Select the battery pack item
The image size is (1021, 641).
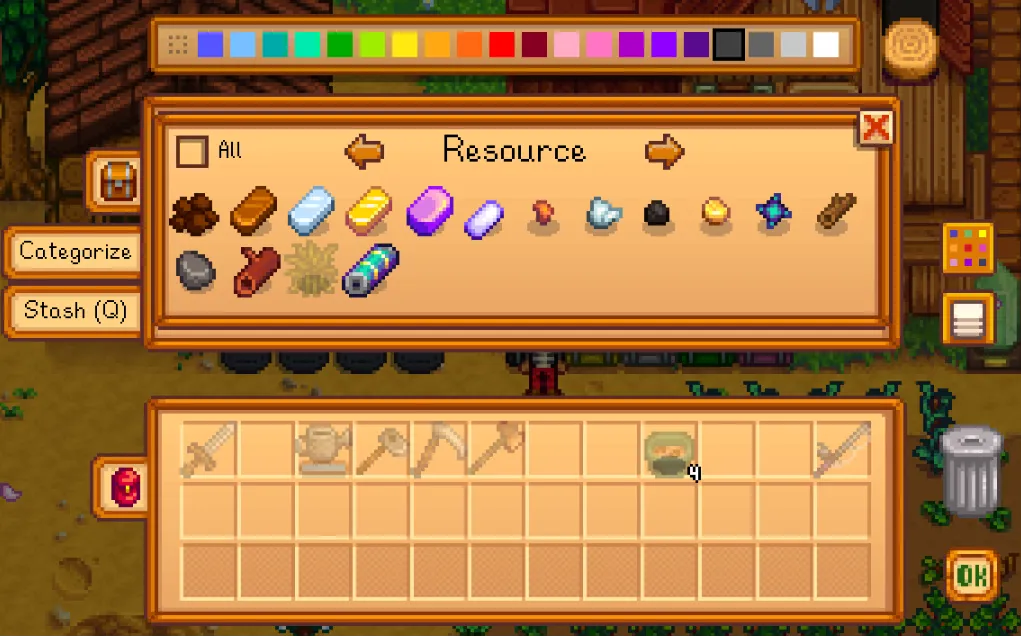pos(370,270)
